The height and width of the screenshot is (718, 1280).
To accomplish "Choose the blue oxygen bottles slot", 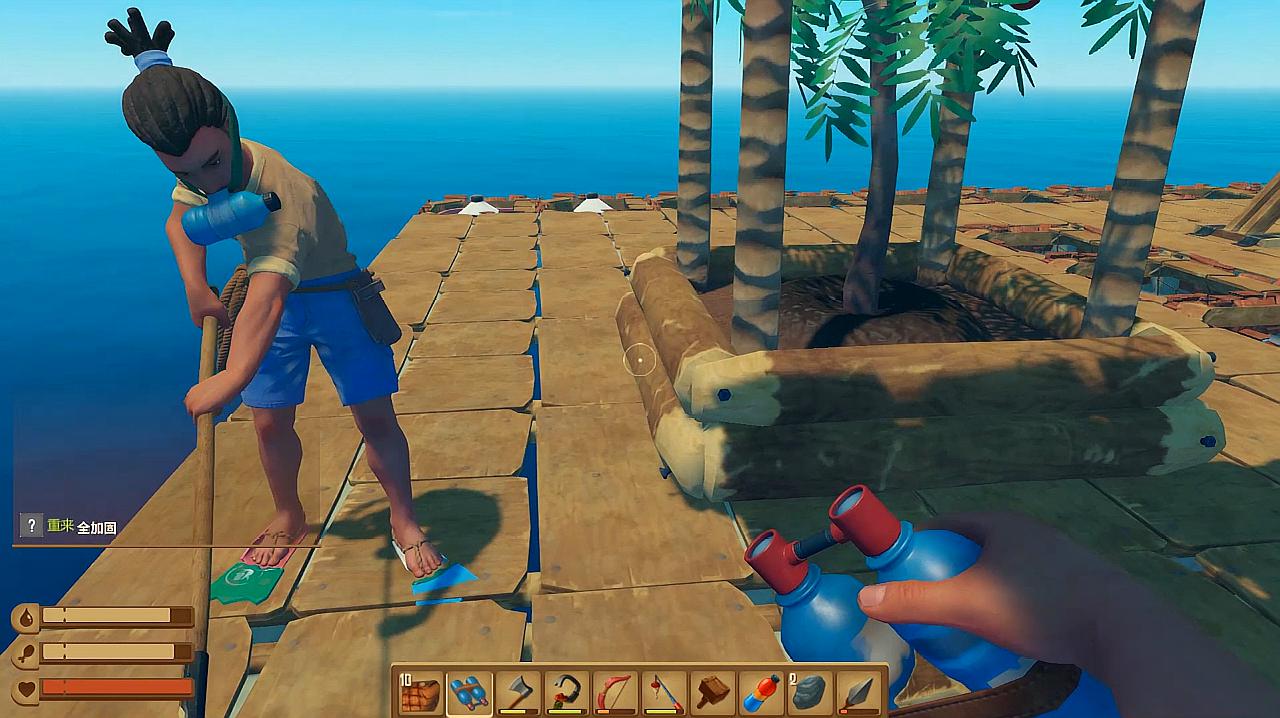I will pyautogui.click(x=469, y=692).
